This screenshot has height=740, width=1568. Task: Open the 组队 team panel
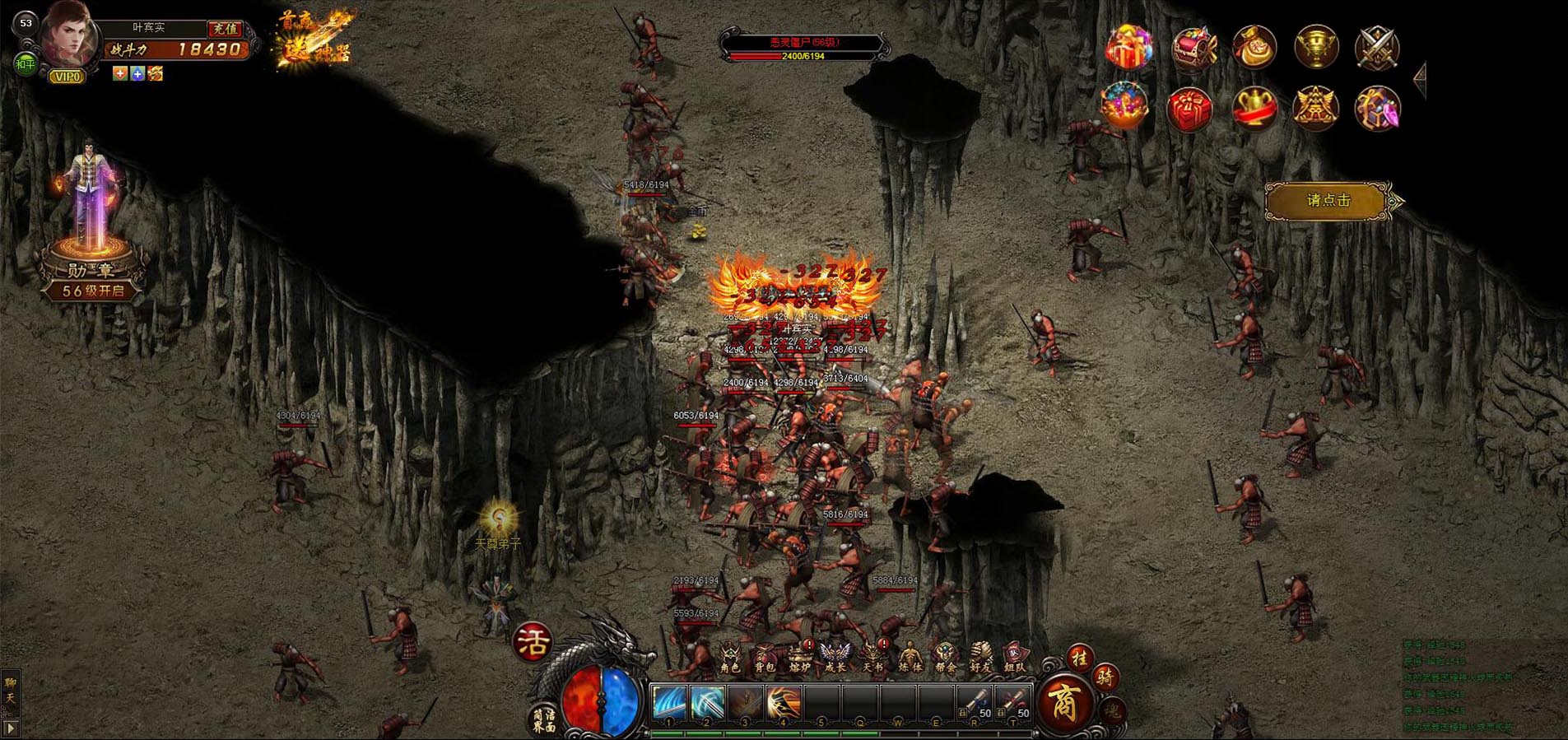click(x=1016, y=659)
